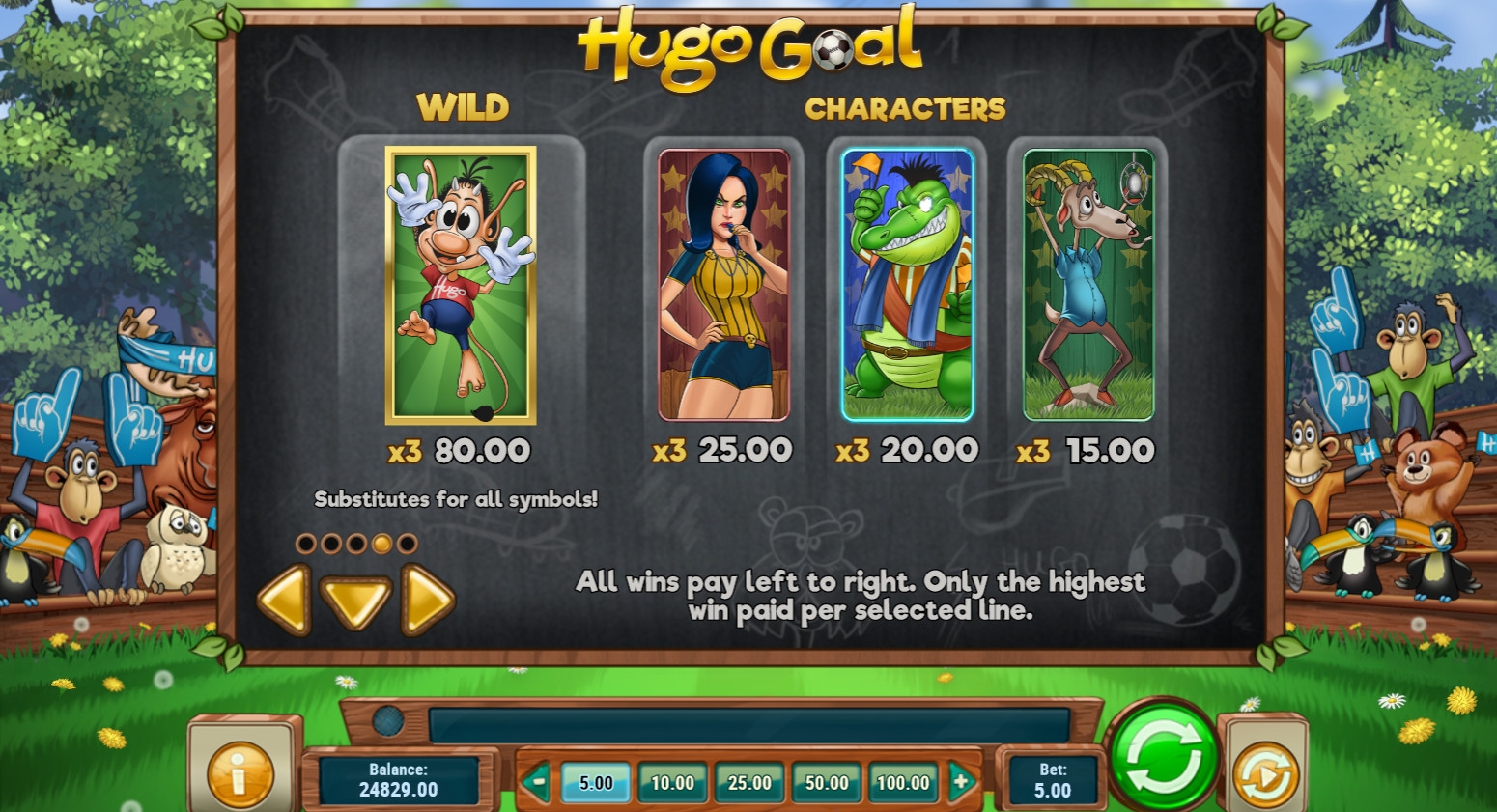Choose the 10.00 bet amount
The width and height of the screenshot is (1497, 812).
pyautogui.click(x=672, y=783)
